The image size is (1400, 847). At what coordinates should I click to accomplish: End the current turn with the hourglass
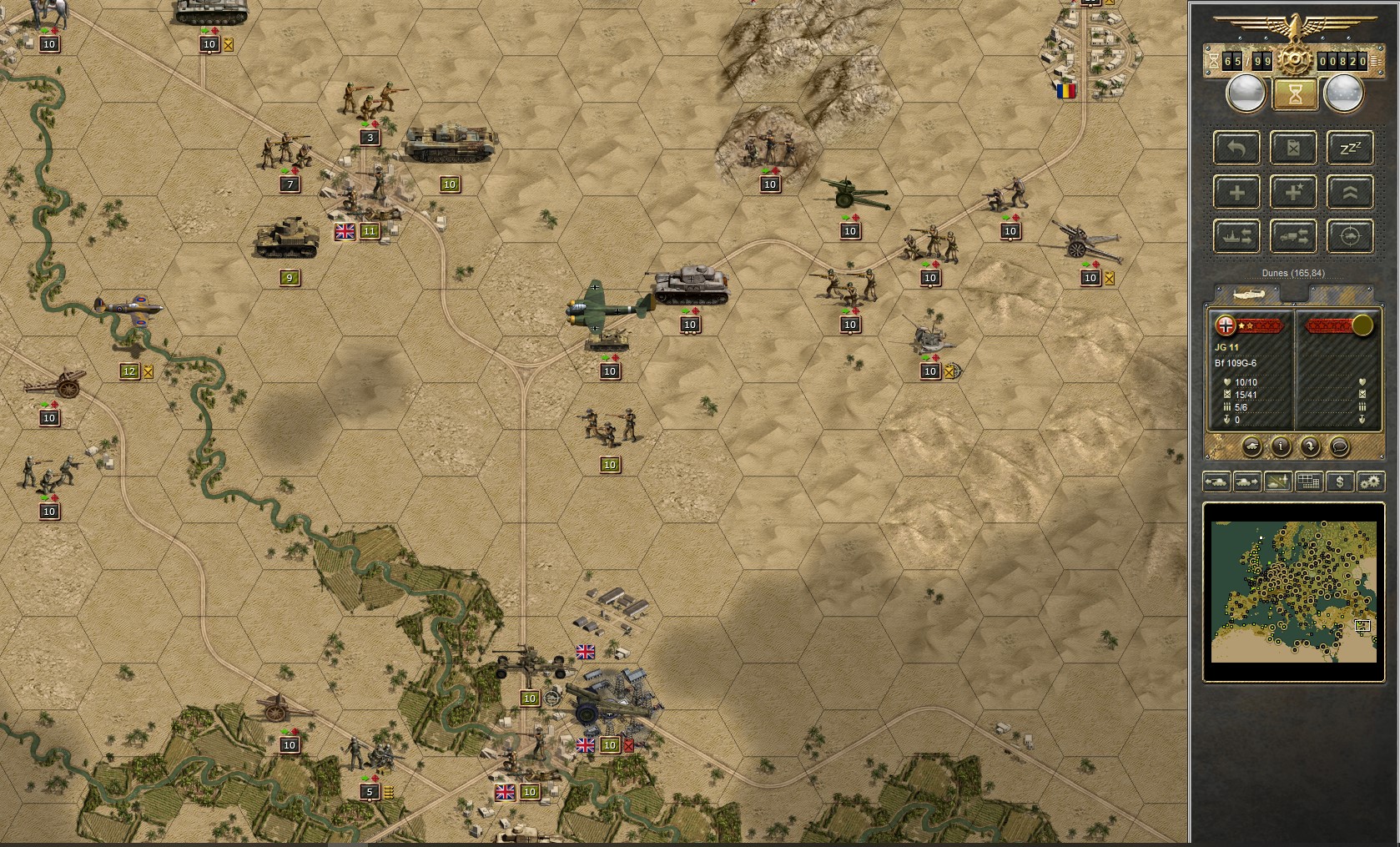tap(1294, 94)
